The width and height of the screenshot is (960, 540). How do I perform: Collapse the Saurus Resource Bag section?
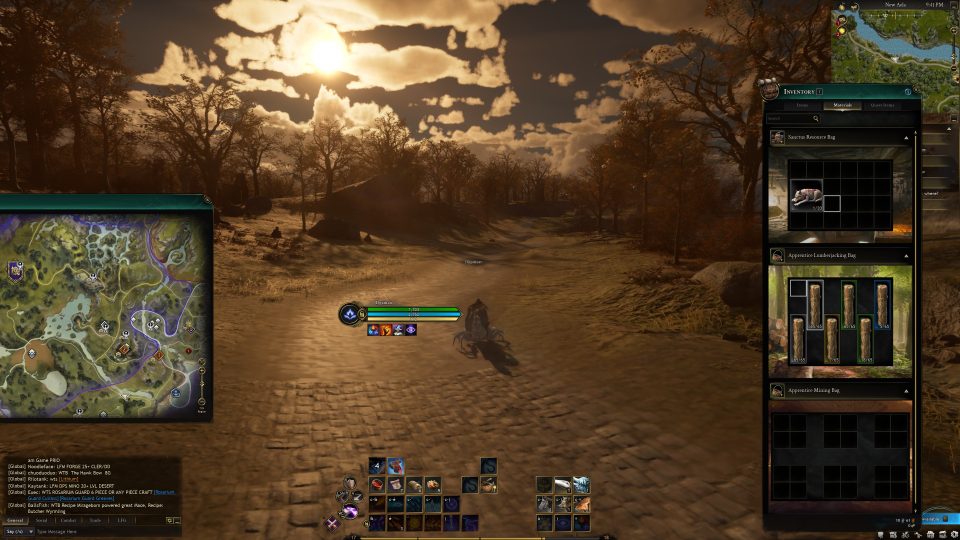[906, 137]
